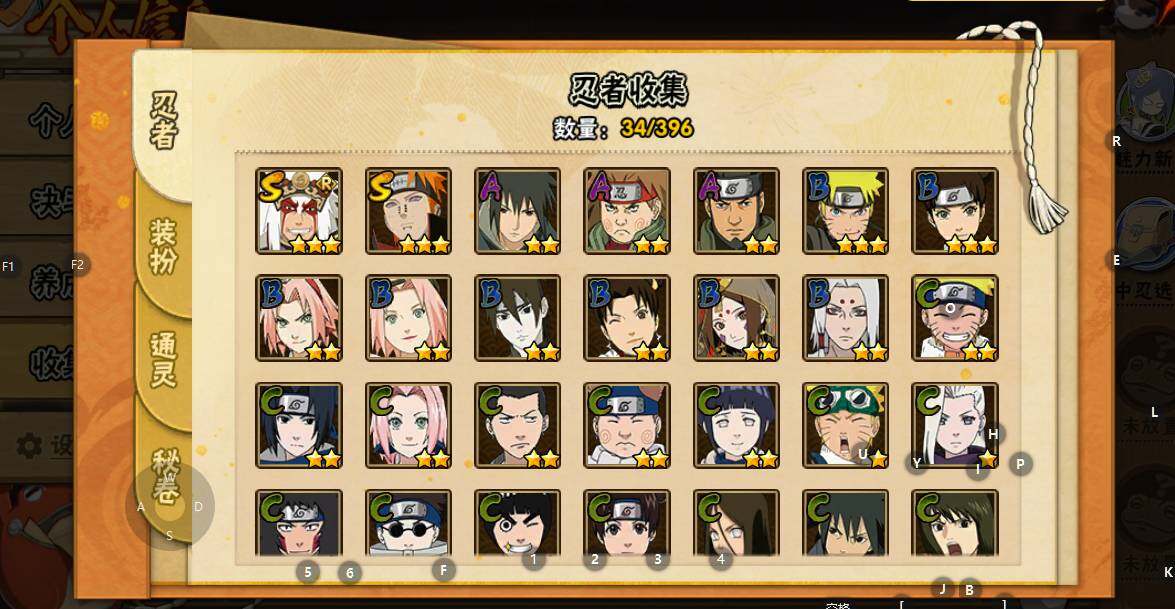Select the white-haired B-rank Kimimaro card
The image size is (1175, 609).
coord(845,318)
